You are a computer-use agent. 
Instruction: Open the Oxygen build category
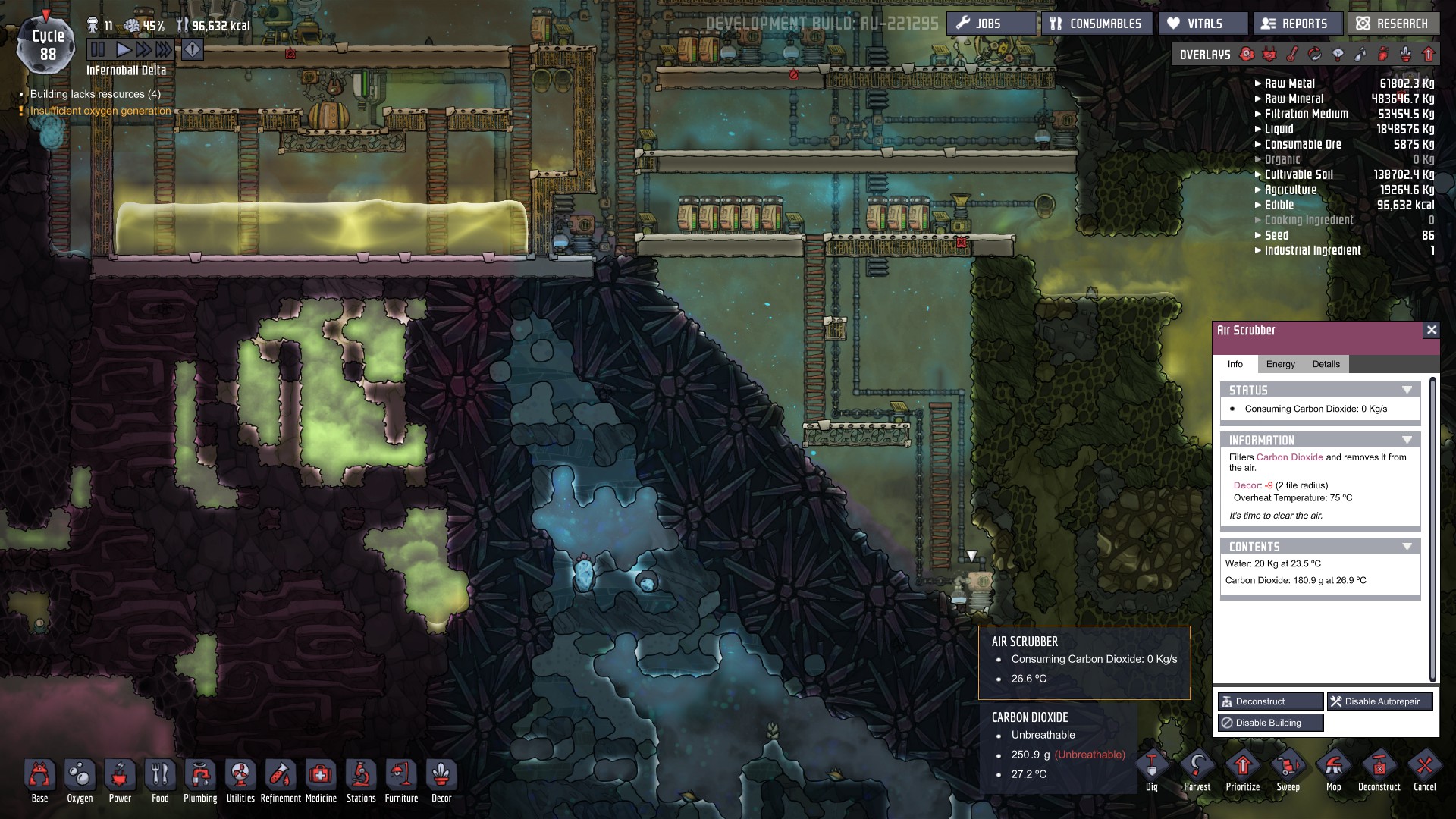tap(80, 781)
